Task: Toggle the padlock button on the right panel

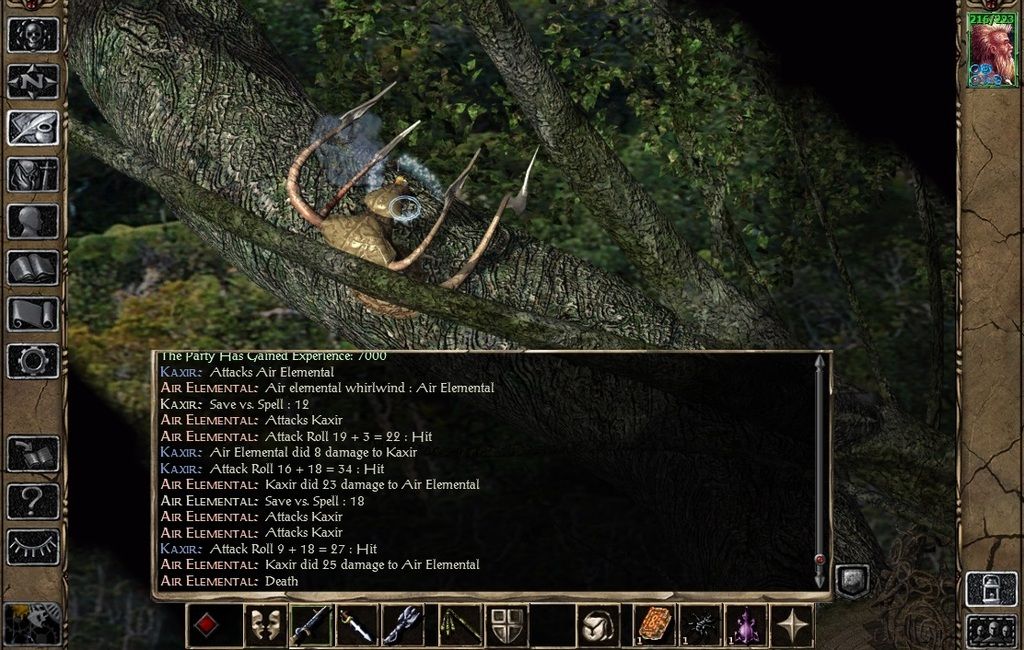Action: click(x=991, y=589)
